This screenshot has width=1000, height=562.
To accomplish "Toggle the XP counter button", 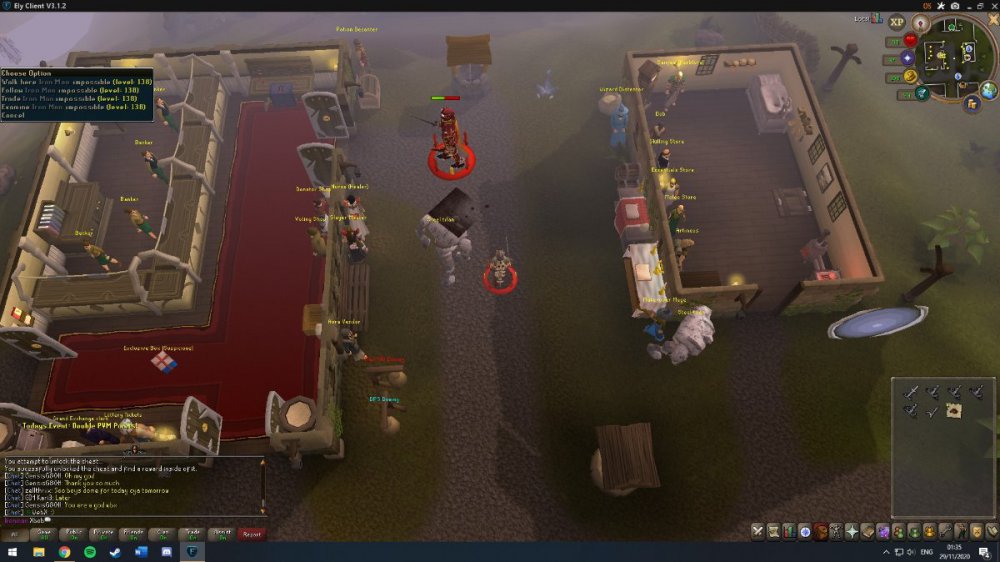I will tap(896, 22).
